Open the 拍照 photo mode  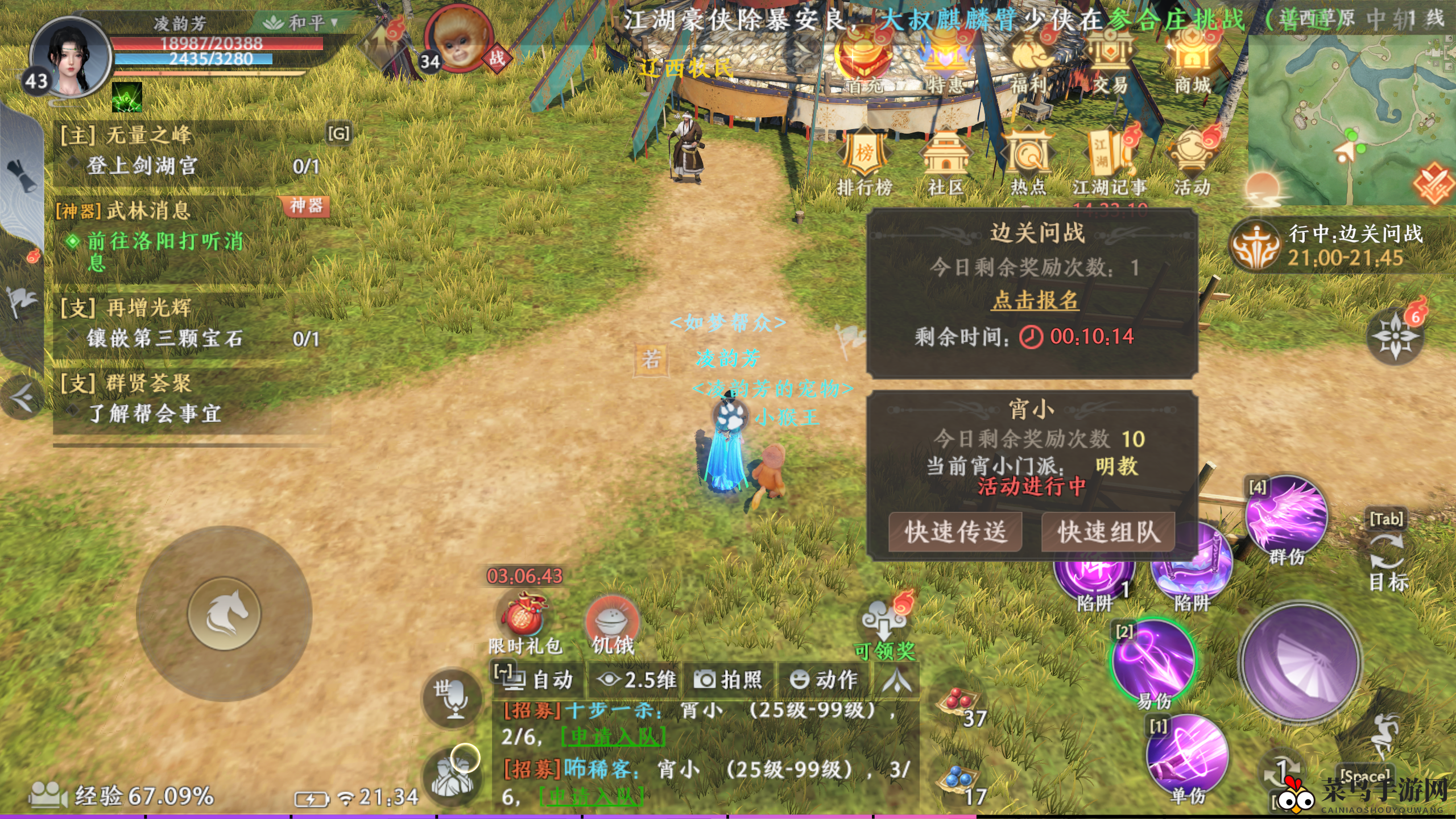(729, 680)
